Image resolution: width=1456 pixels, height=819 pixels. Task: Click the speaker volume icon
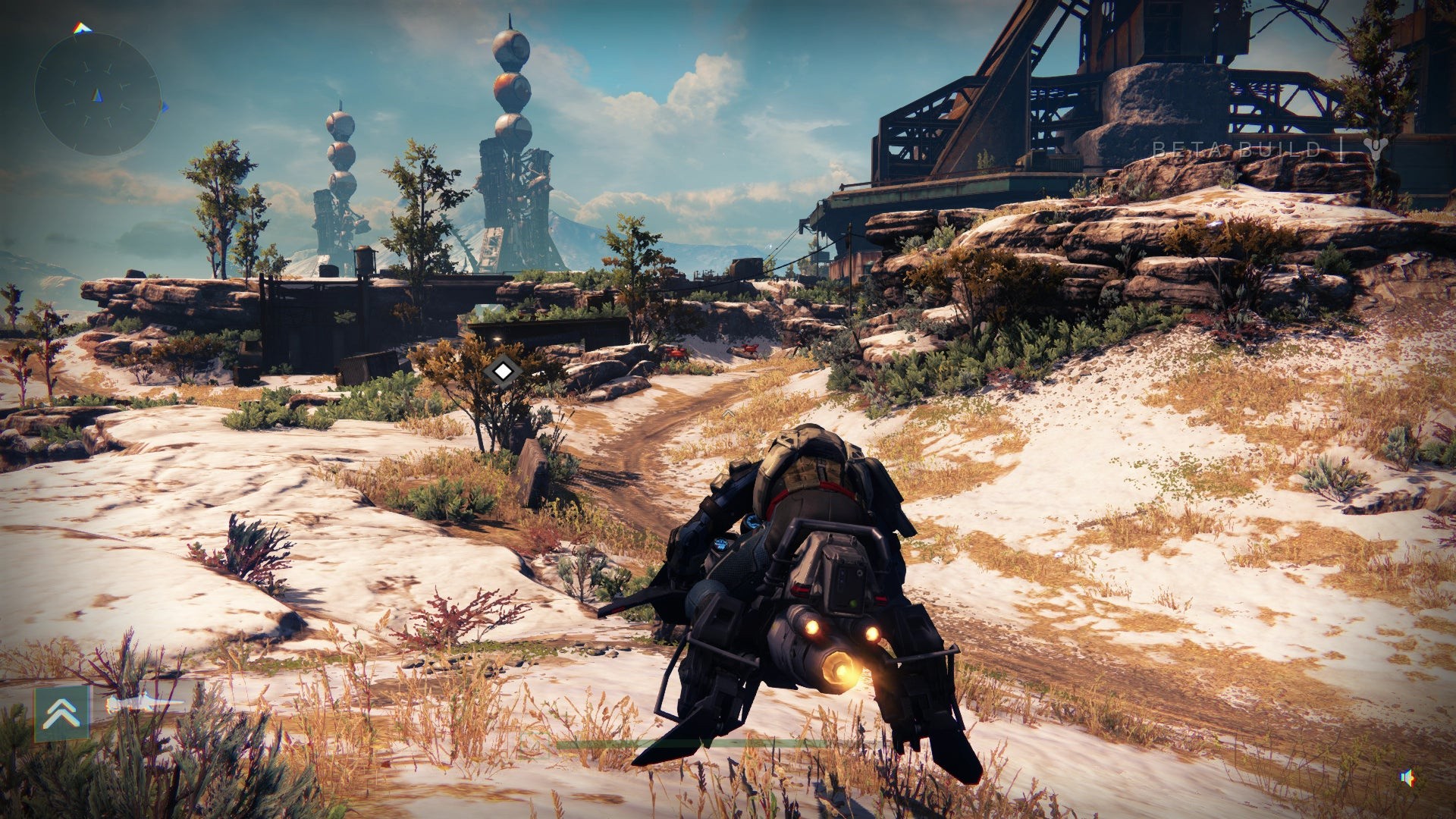click(1407, 777)
